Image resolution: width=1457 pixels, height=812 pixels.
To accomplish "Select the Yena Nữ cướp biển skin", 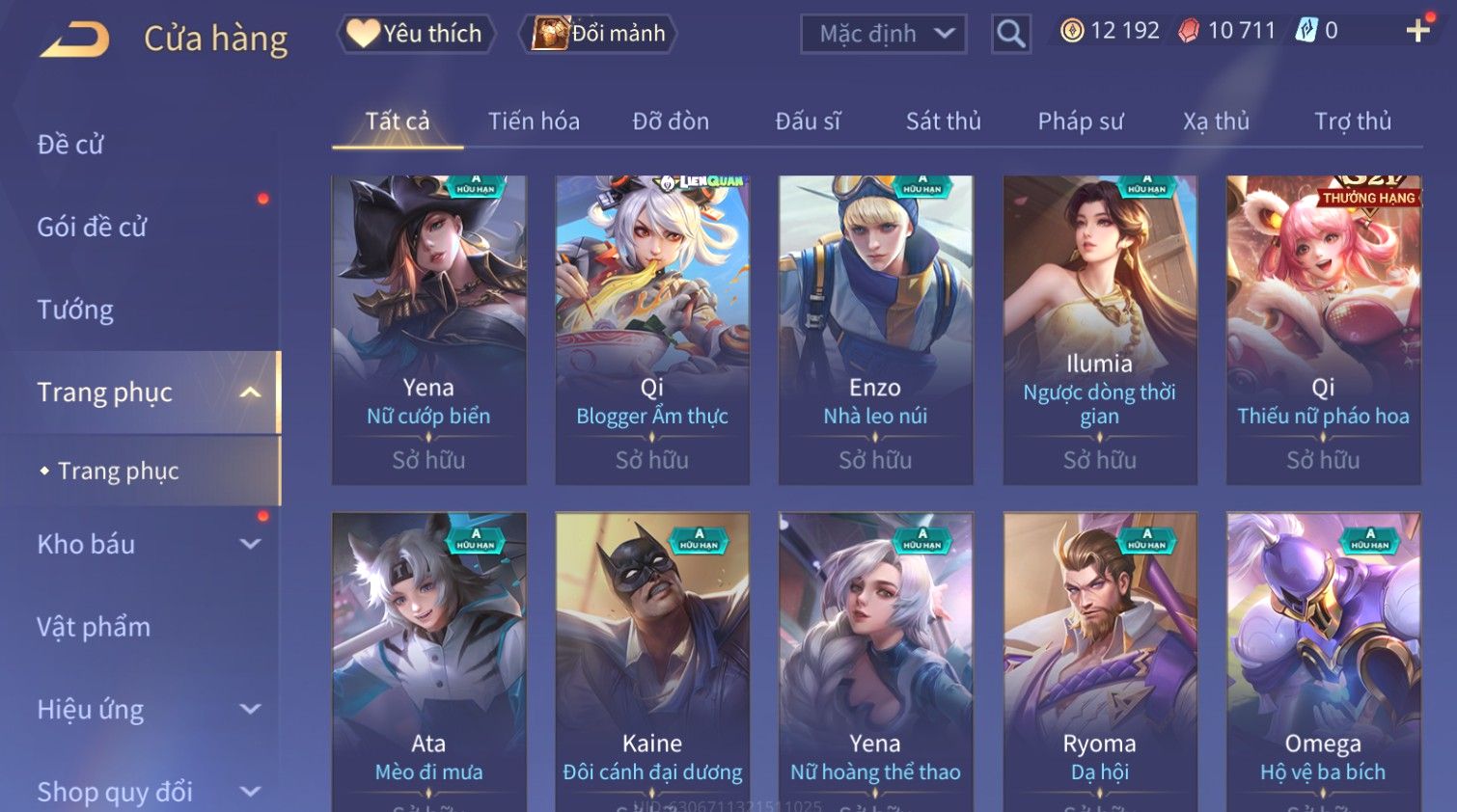I will pyautogui.click(x=428, y=329).
